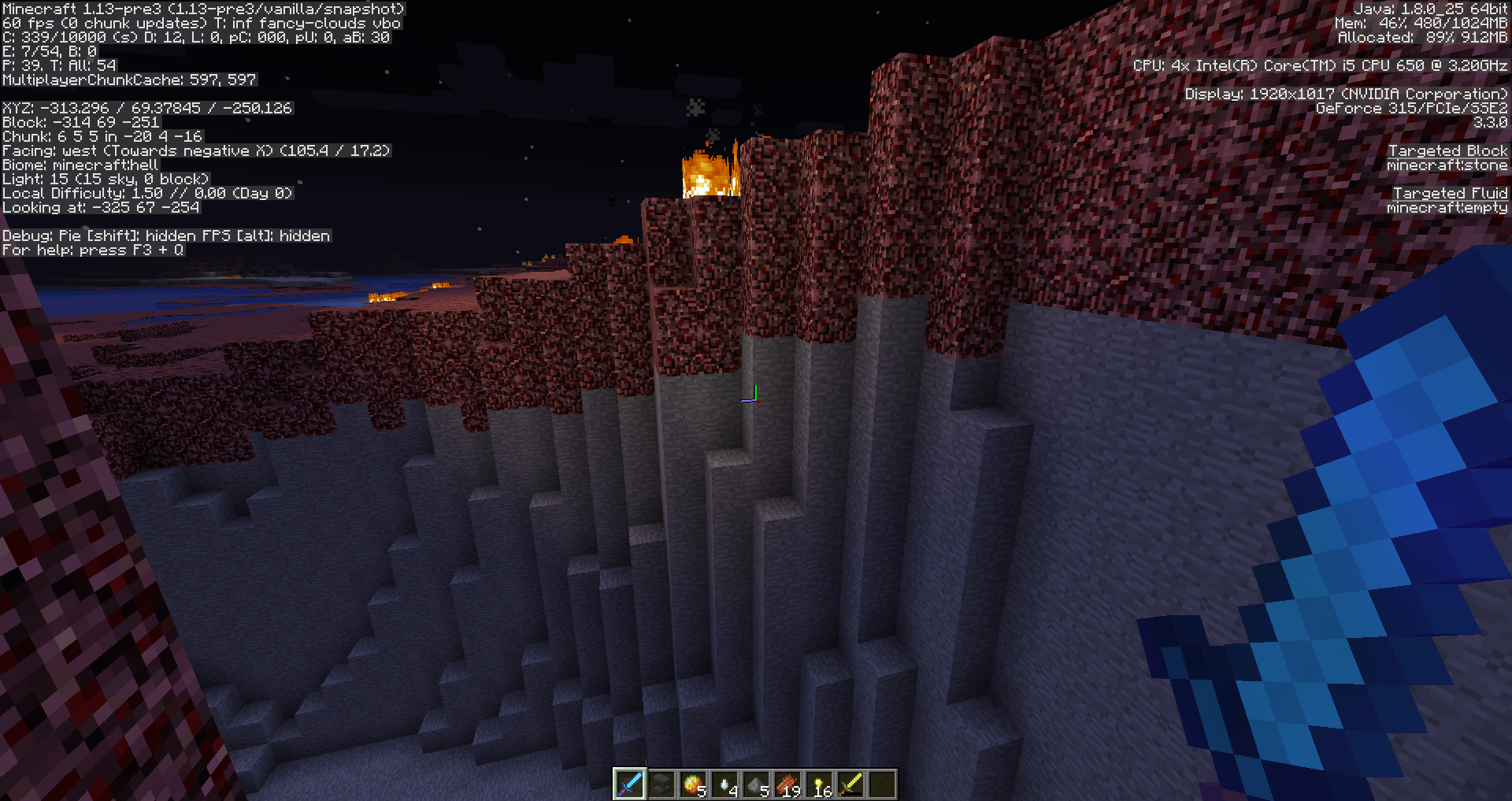Select the anvil in the hotbar
The image size is (1512, 801).
tap(661, 784)
